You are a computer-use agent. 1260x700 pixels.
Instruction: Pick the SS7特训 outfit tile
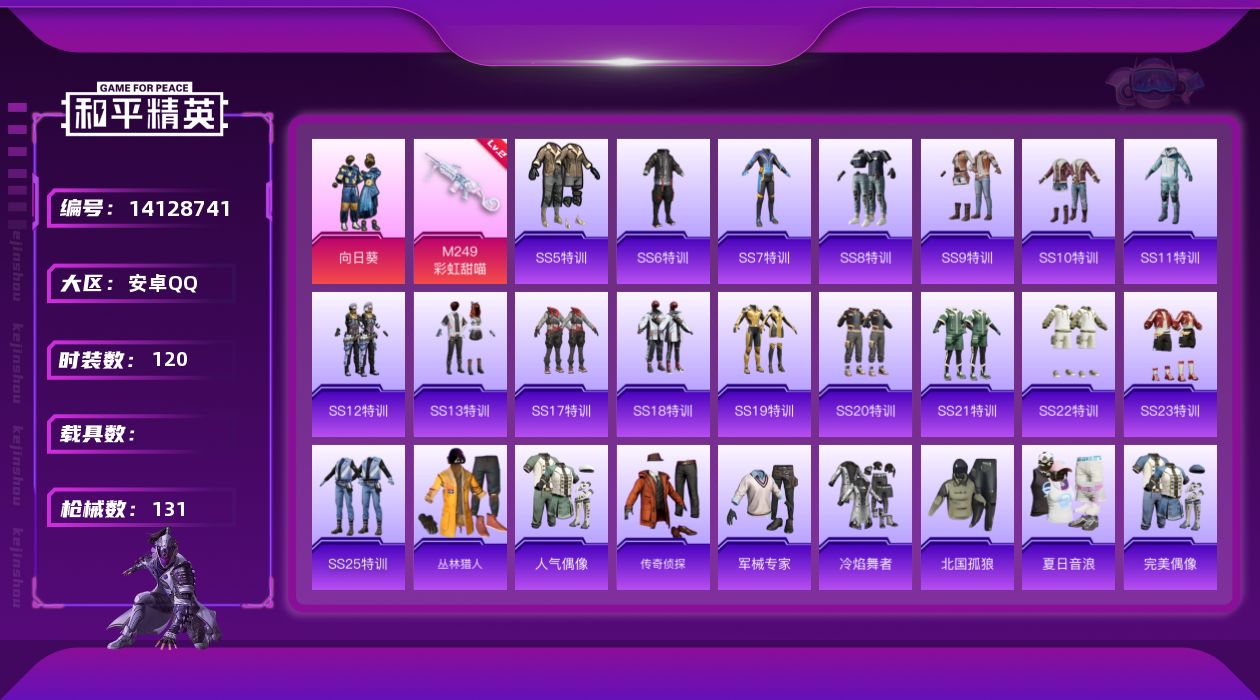[x=764, y=211]
